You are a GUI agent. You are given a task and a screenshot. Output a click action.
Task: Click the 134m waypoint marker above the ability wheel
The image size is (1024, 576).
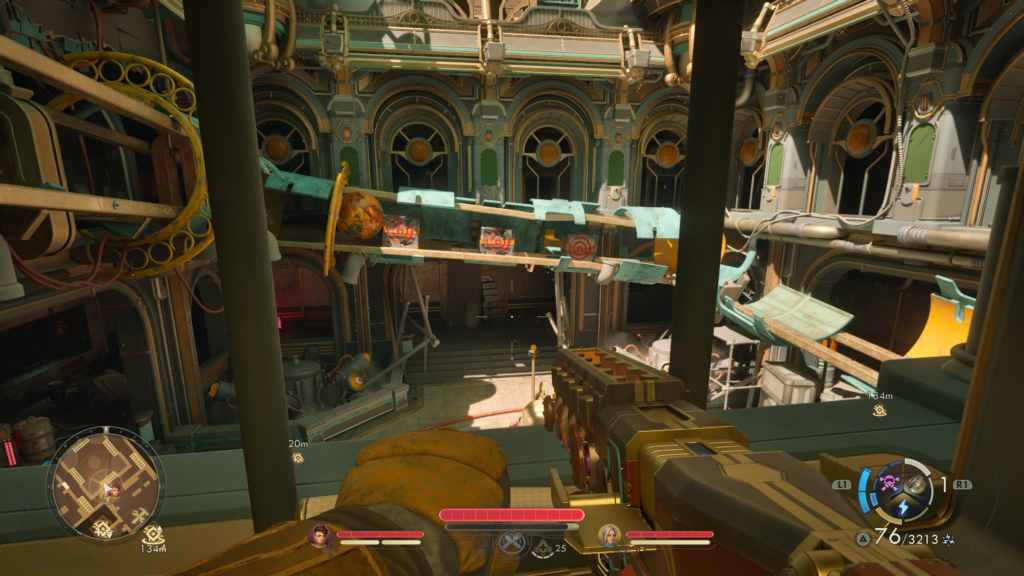[880, 409]
